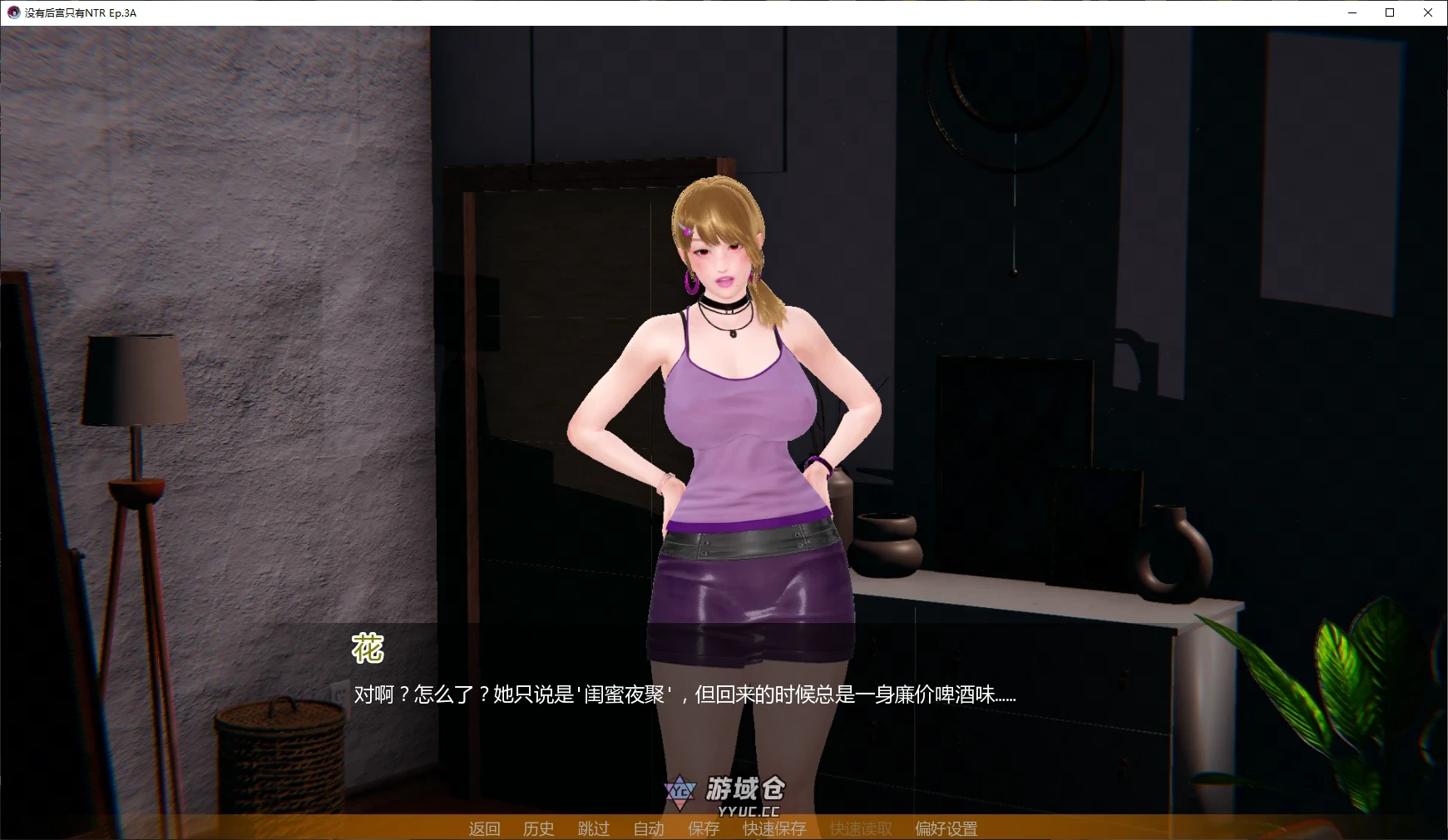Viewport: 1448px width, 840px height.
Task: Enable 自动 auto-play mode
Action: pyautogui.click(x=648, y=828)
